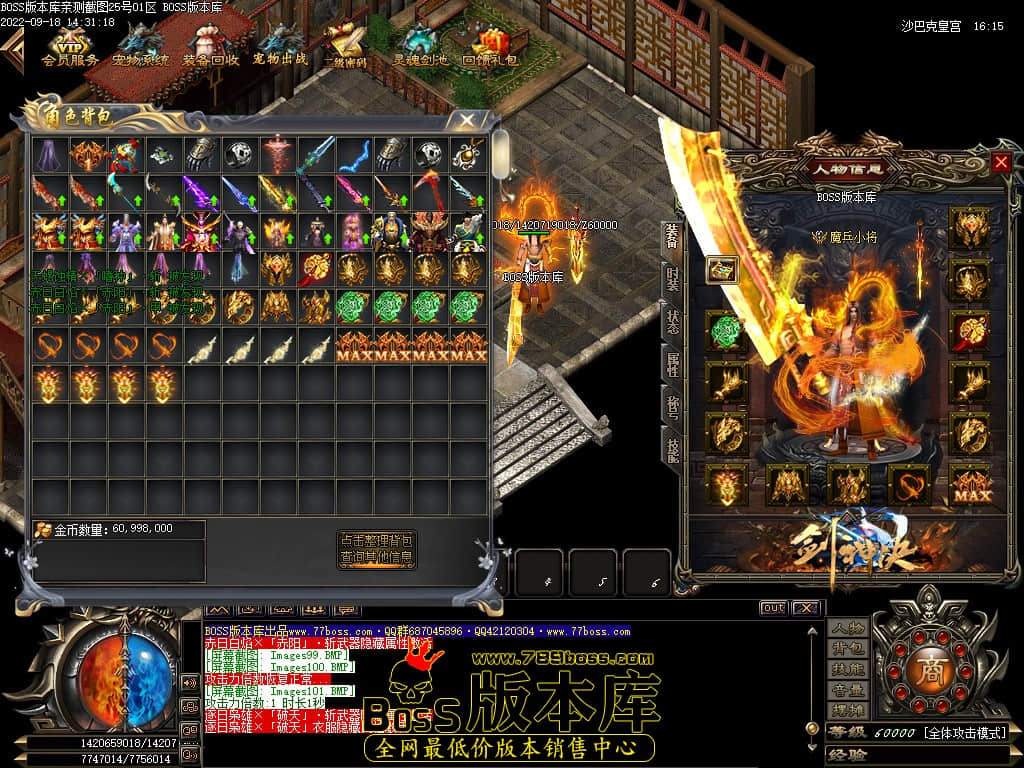Claim the 回馈礼包 gift box
1024x768 pixels.
point(490,46)
